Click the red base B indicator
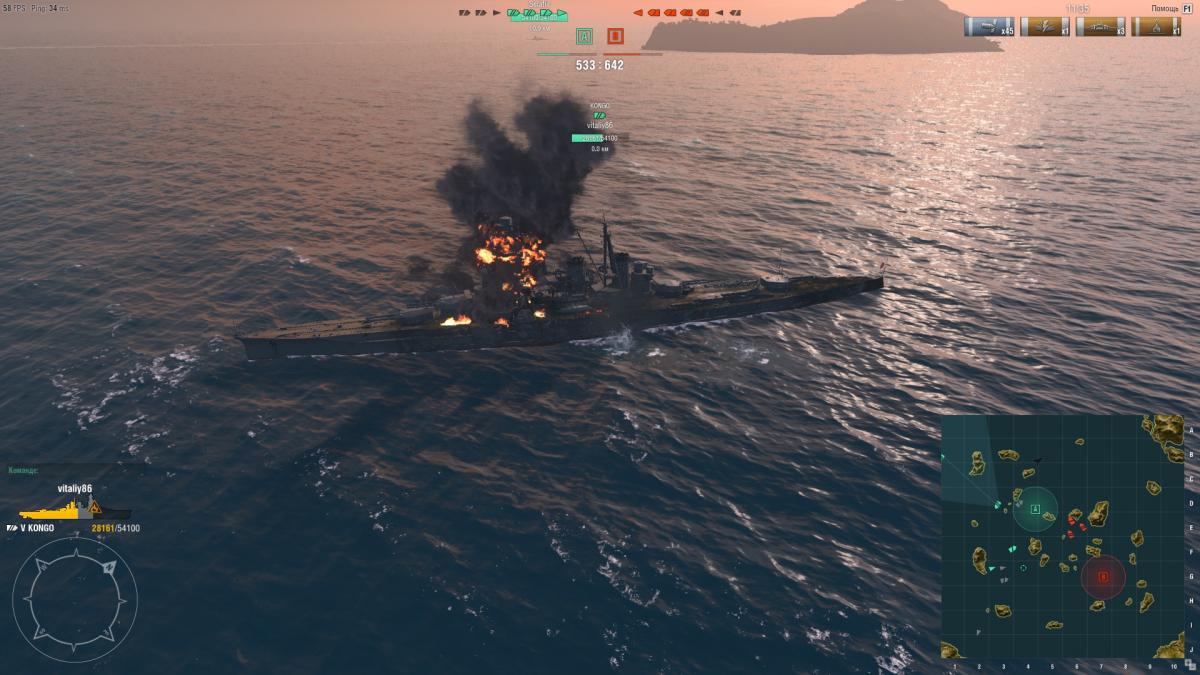Screen dimensions: 1200x675 pyautogui.click(x=615, y=37)
